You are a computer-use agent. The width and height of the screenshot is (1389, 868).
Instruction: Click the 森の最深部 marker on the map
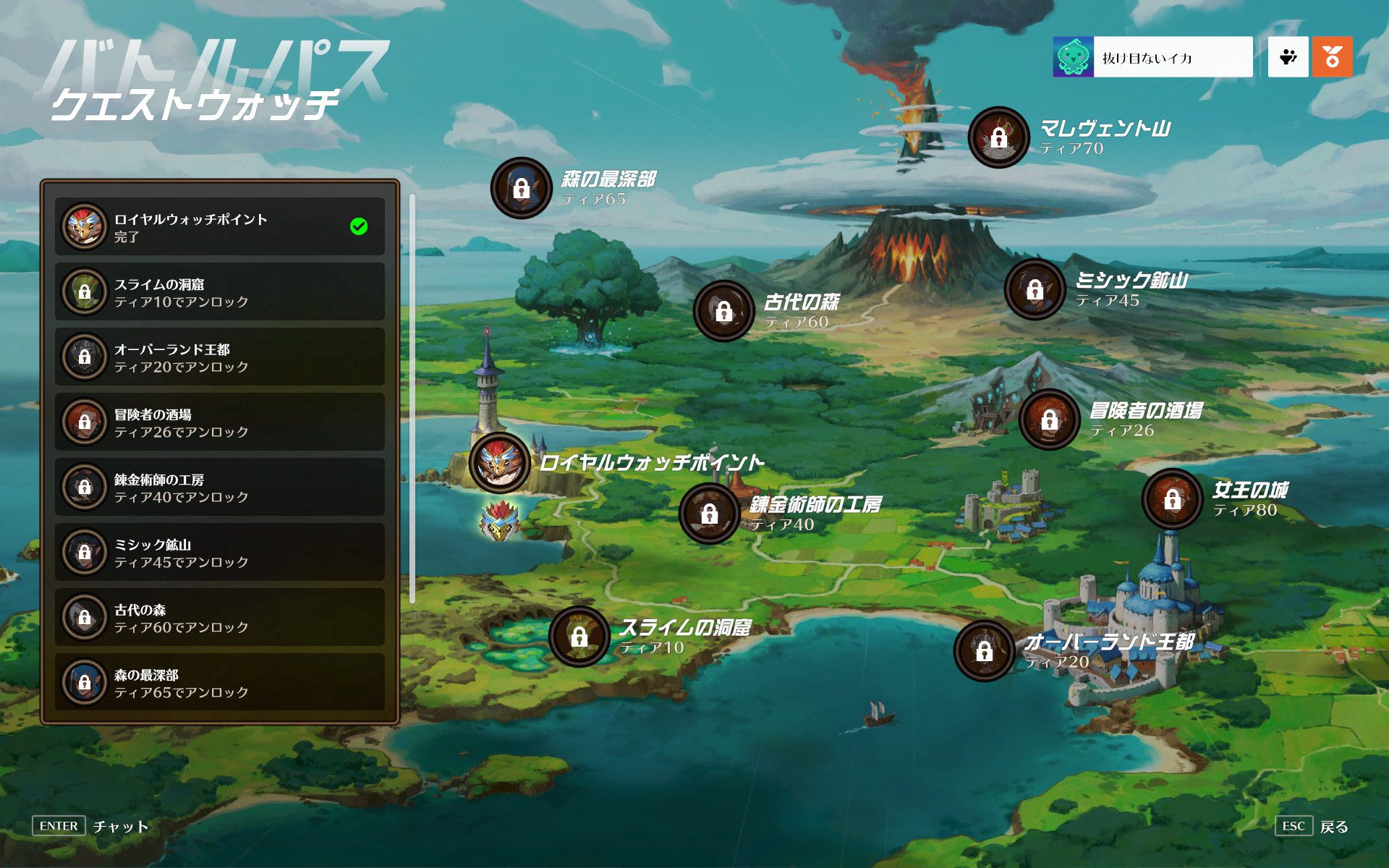point(521,188)
